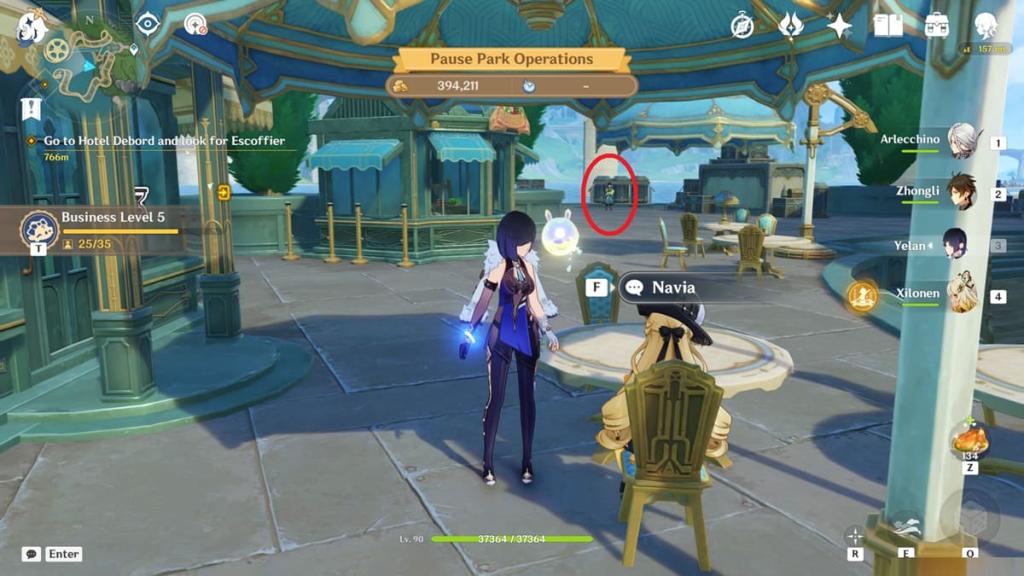Switch to Arlecchino in the party
The width and height of the screenshot is (1024, 576).
[x=961, y=142]
